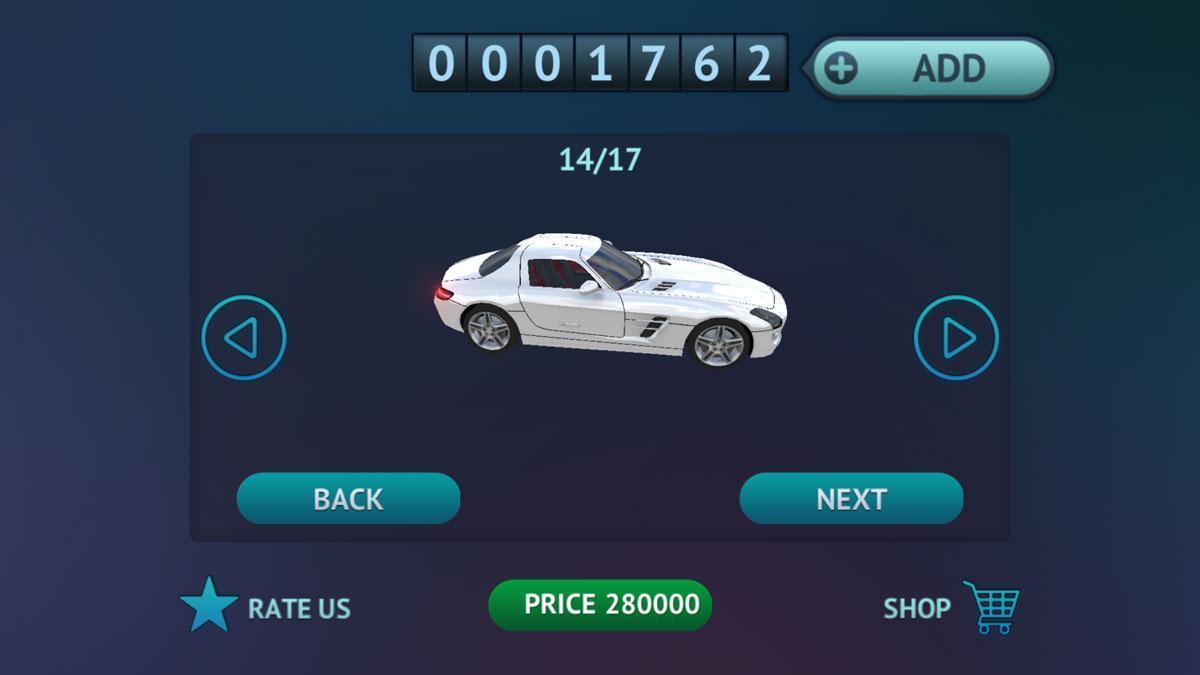The image size is (1200, 675).
Task: Open the SHOP cart
Action: (x=990, y=607)
